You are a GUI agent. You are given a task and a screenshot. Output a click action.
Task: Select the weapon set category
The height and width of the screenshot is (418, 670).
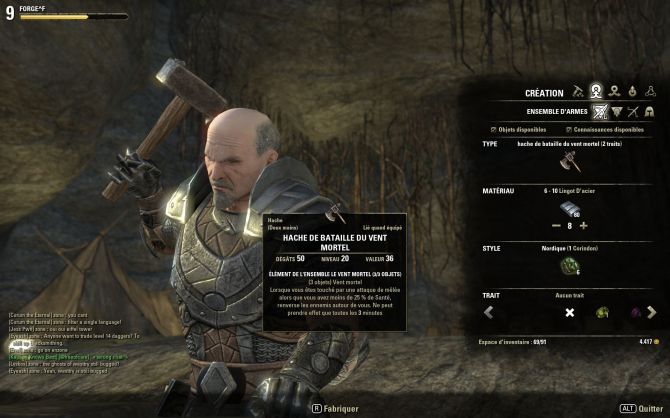(x=600, y=111)
